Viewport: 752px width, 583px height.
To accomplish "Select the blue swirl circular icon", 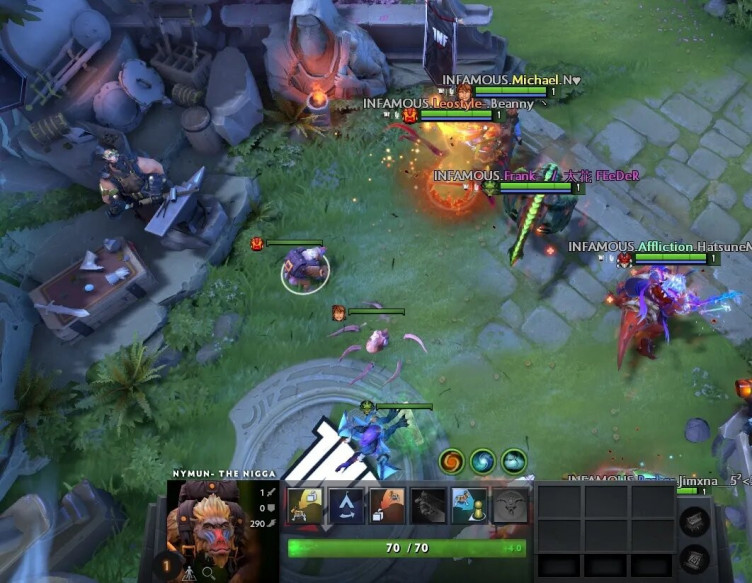I will (483, 461).
